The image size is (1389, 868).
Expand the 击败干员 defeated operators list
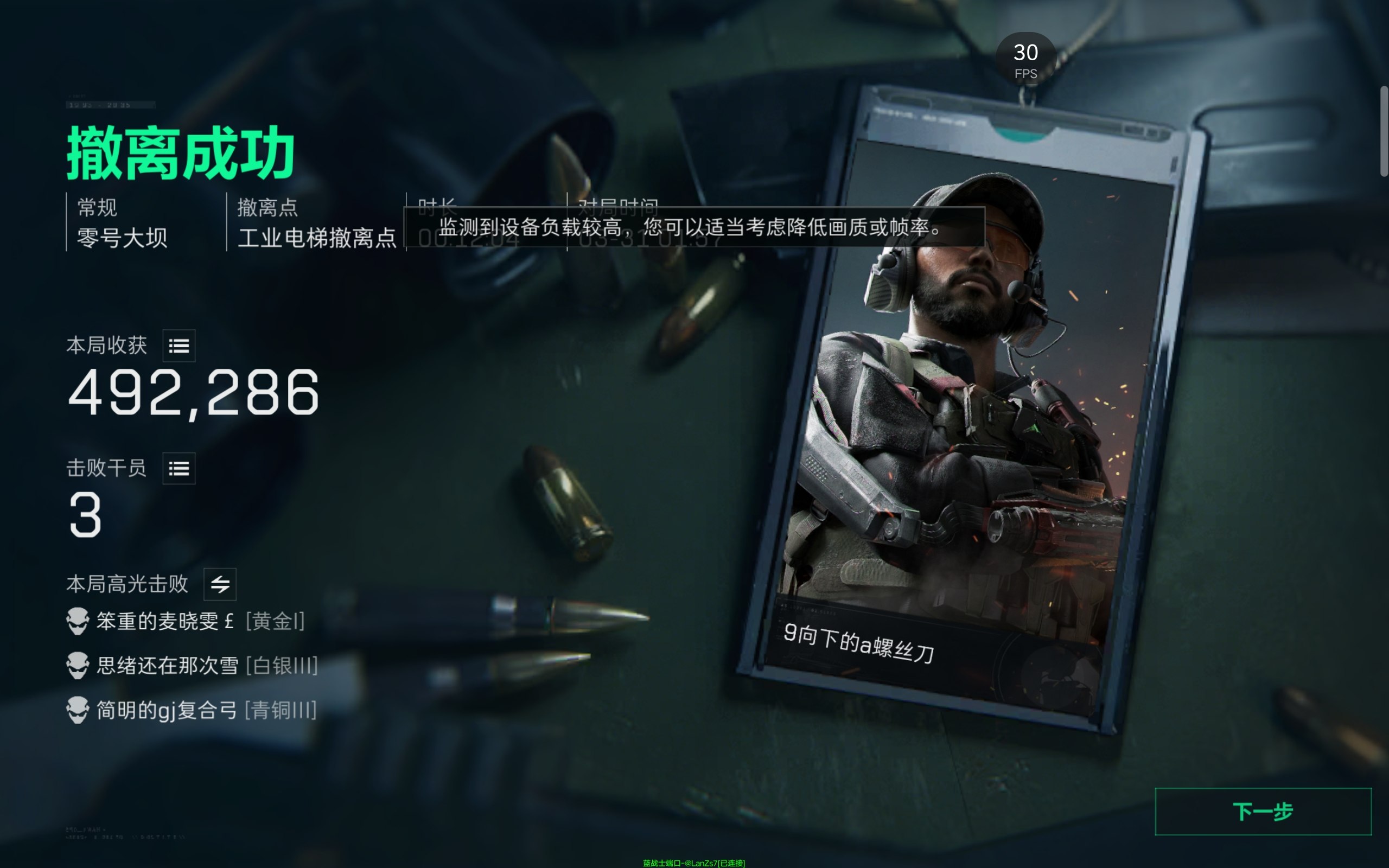[180, 468]
